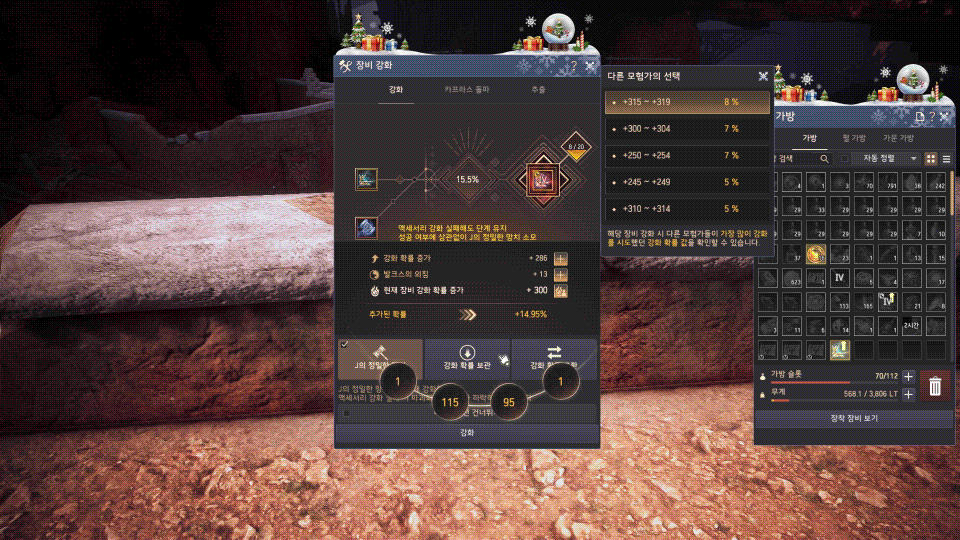Choose the +300 ~ +304 chance row
This screenshot has height=540, width=960.
tap(687, 129)
